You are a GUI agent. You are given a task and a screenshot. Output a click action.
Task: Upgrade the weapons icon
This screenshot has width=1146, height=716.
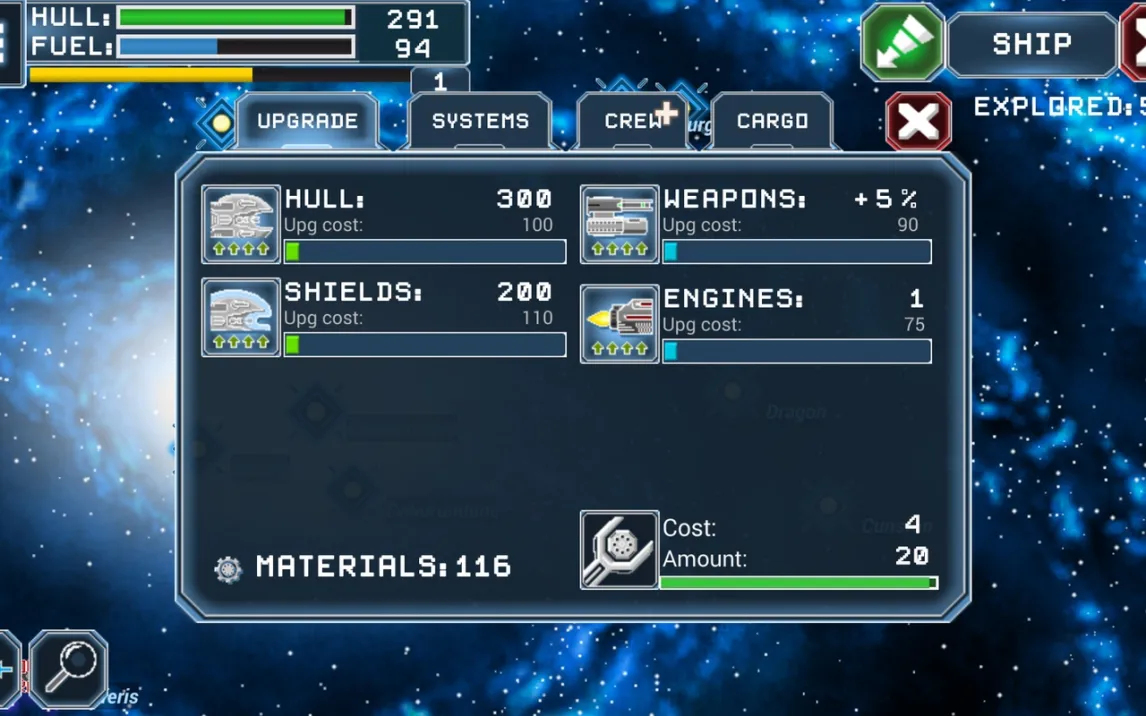(619, 224)
